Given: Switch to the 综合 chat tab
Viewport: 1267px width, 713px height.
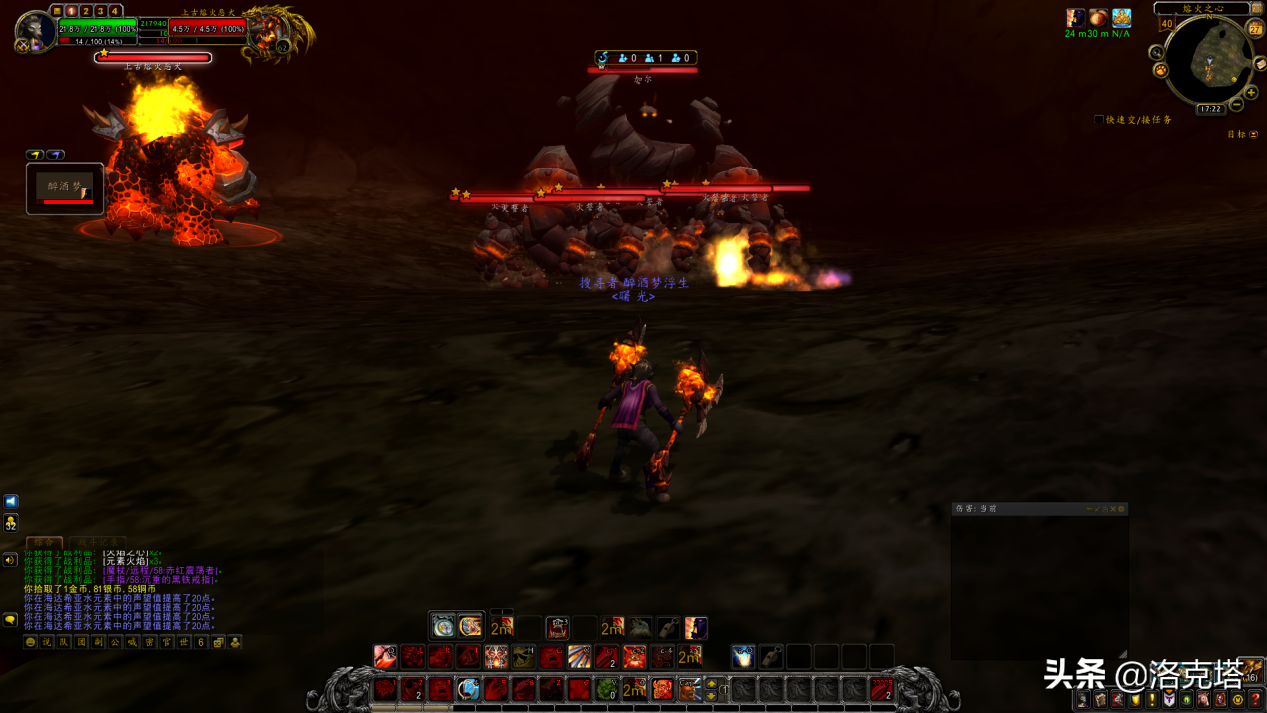Looking at the screenshot, I should pos(44,542).
